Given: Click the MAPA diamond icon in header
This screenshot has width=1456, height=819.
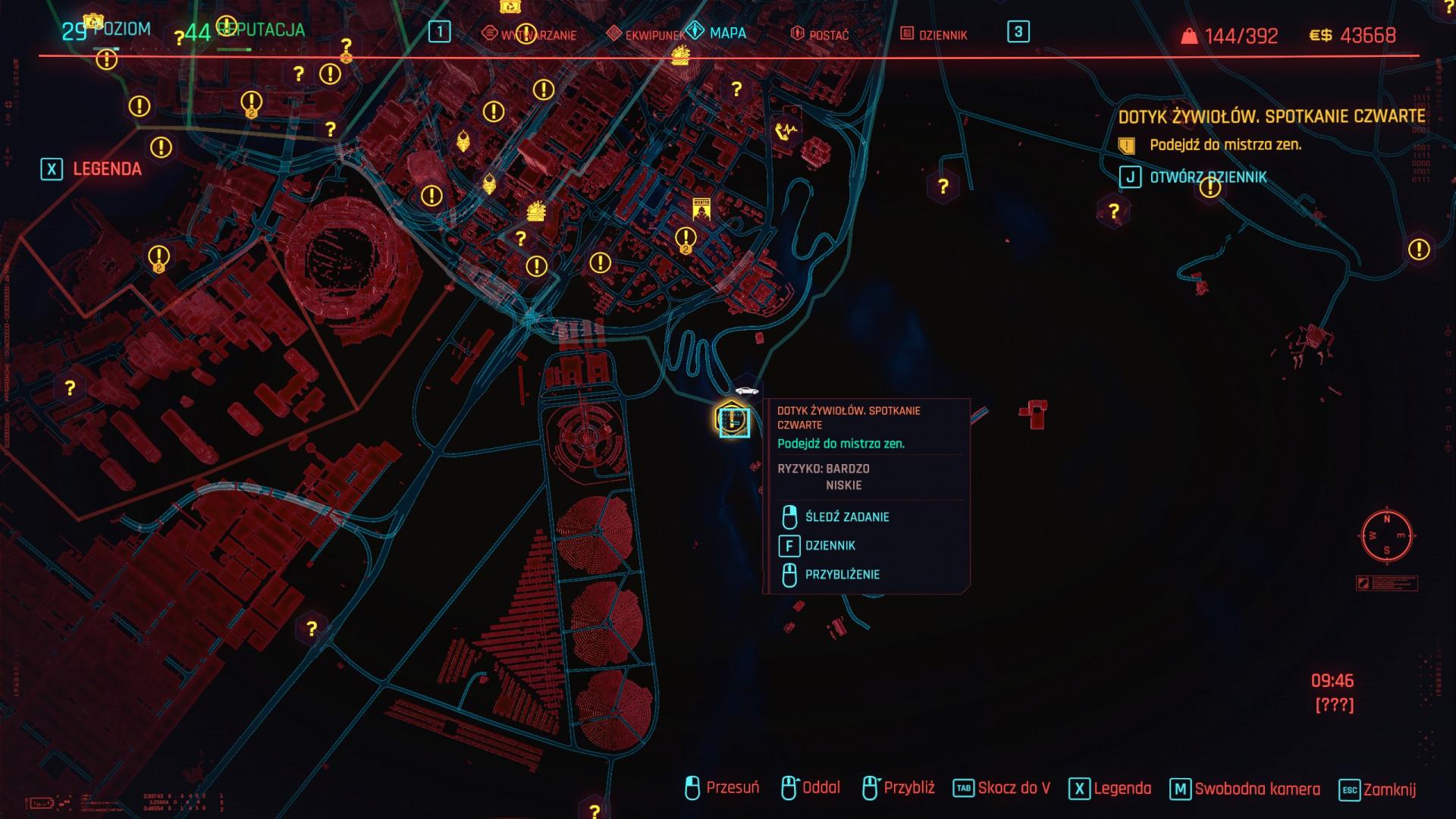Looking at the screenshot, I should [695, 33].
